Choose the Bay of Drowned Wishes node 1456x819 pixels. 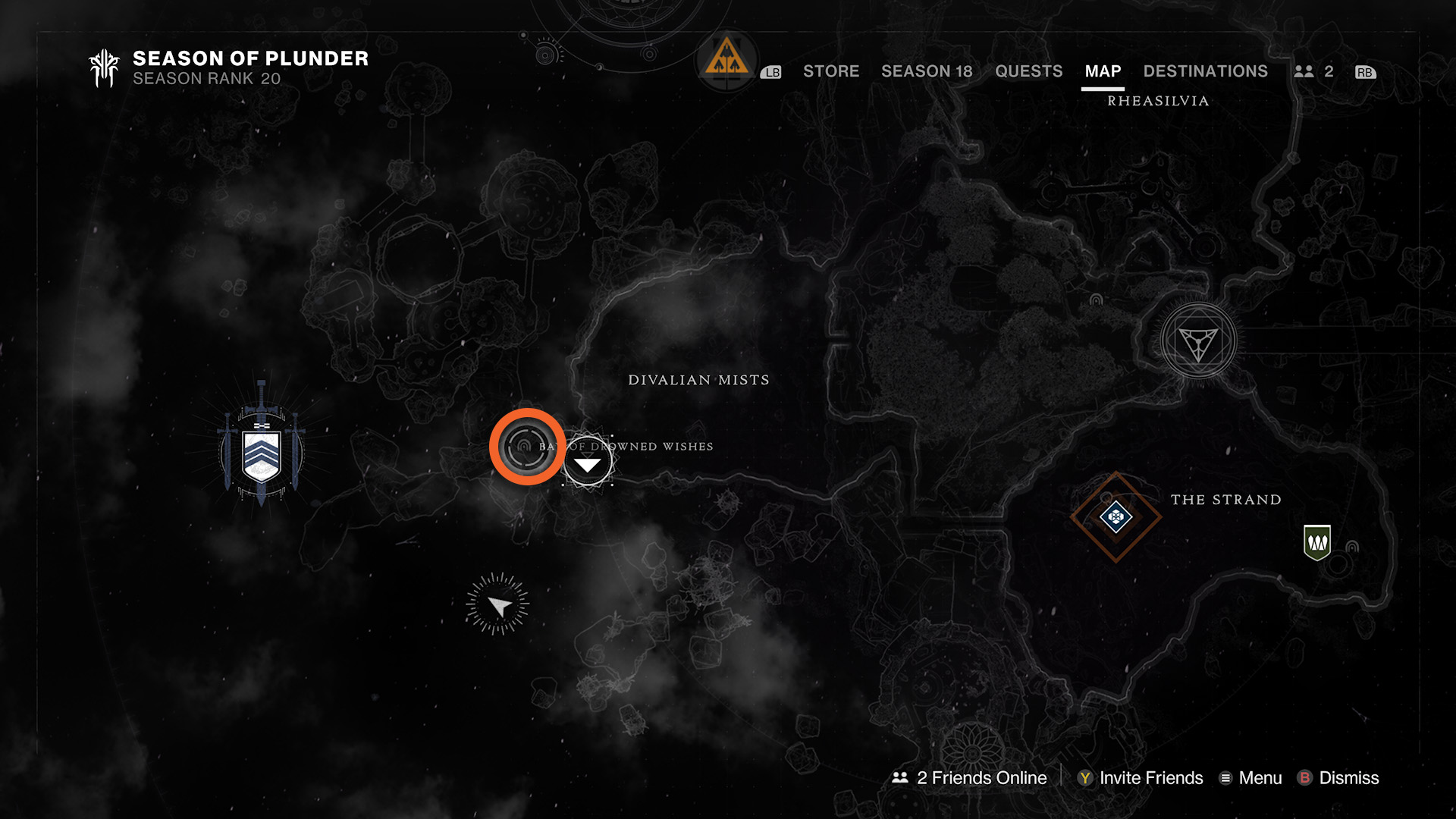(588, 461)
